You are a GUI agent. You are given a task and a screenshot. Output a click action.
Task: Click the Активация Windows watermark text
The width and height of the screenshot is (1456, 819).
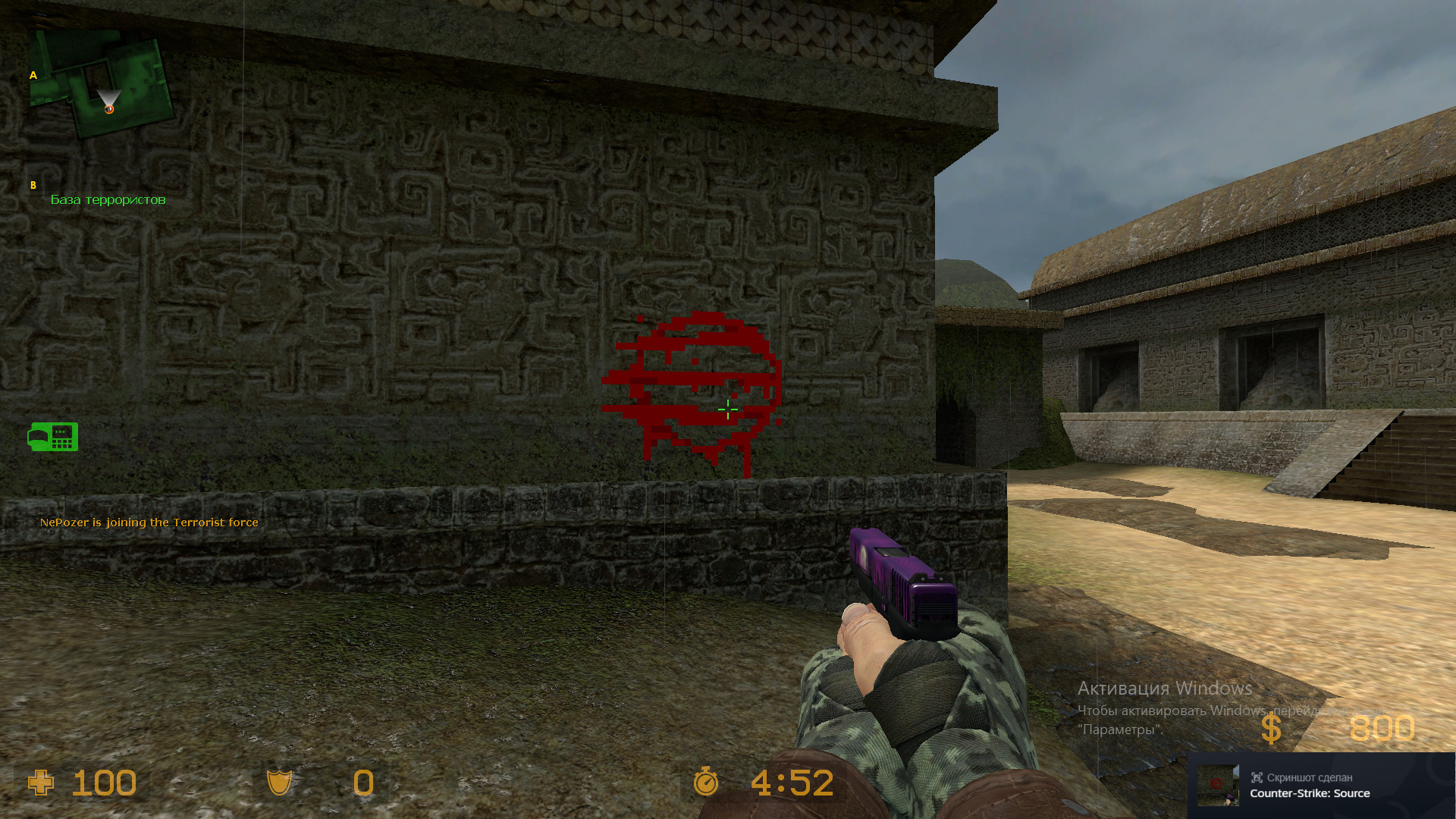1164,689
